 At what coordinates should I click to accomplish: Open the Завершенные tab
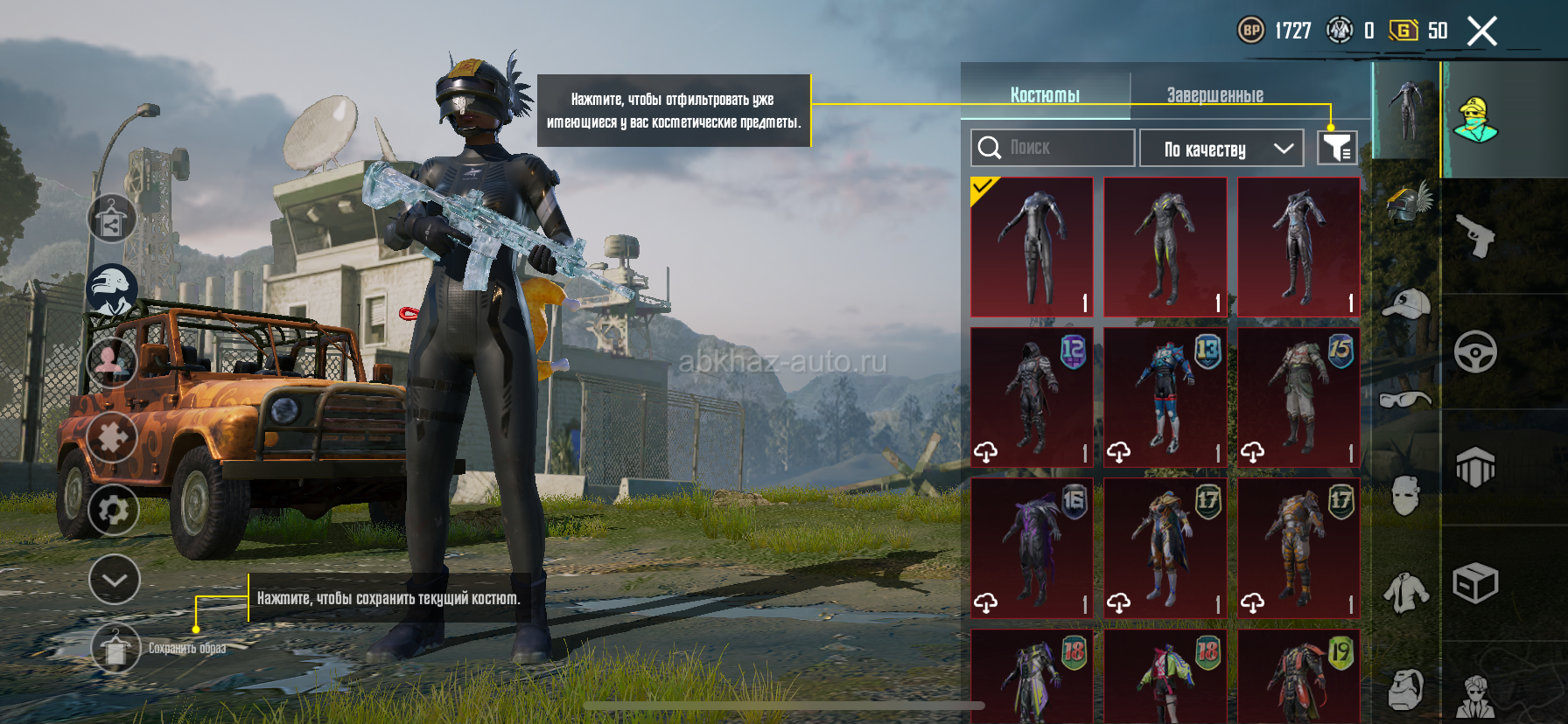pos(1214,94)
